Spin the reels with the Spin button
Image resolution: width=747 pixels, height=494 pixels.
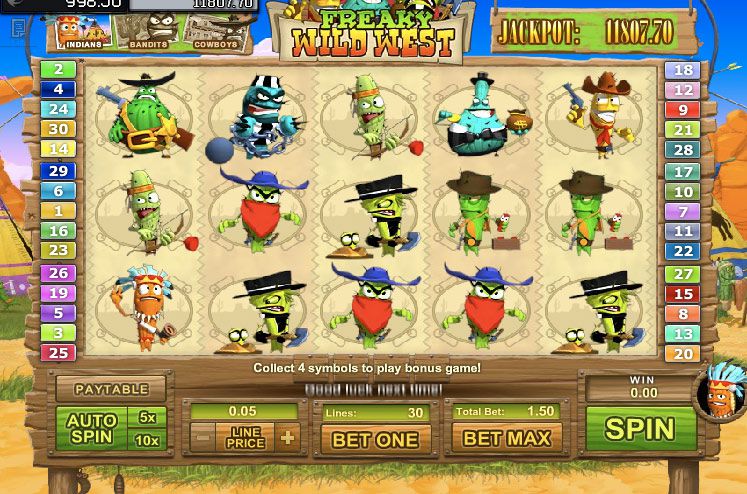pos(640,428)
